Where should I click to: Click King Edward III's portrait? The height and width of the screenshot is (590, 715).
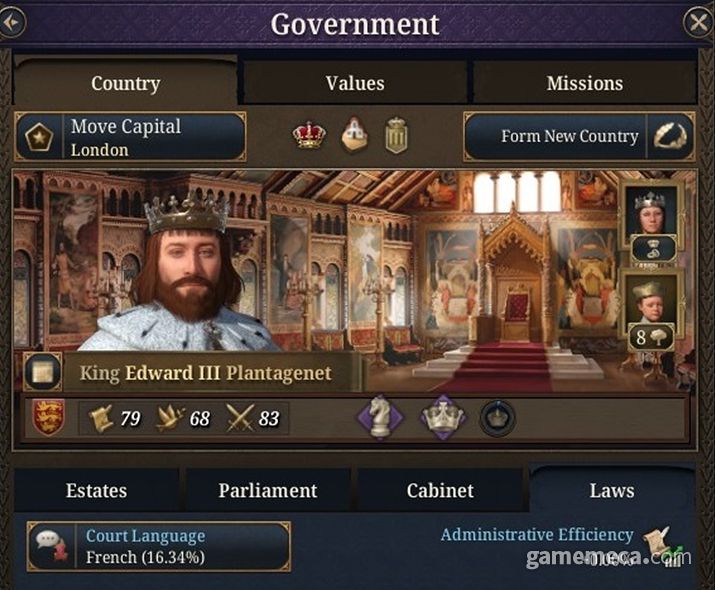click(190, 272)
